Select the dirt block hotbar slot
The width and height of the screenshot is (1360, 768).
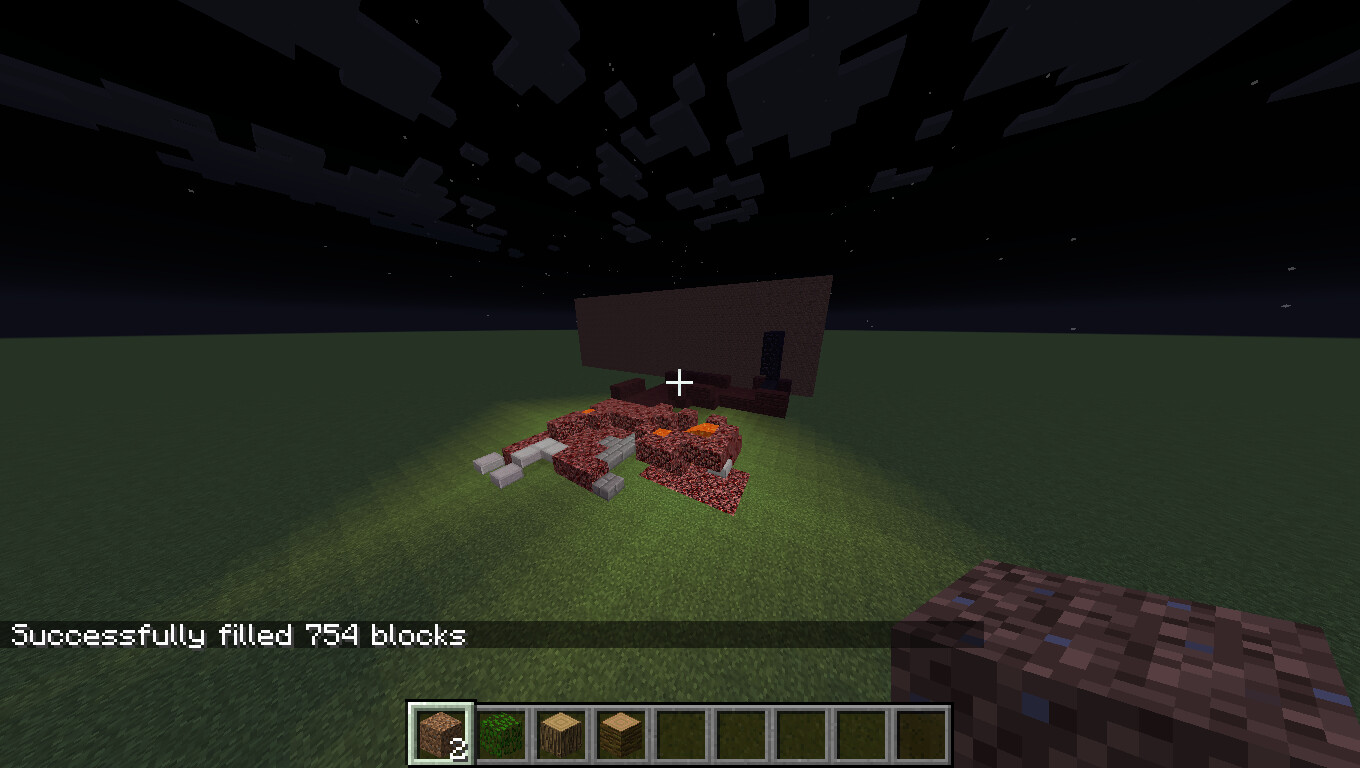(440, 734)
